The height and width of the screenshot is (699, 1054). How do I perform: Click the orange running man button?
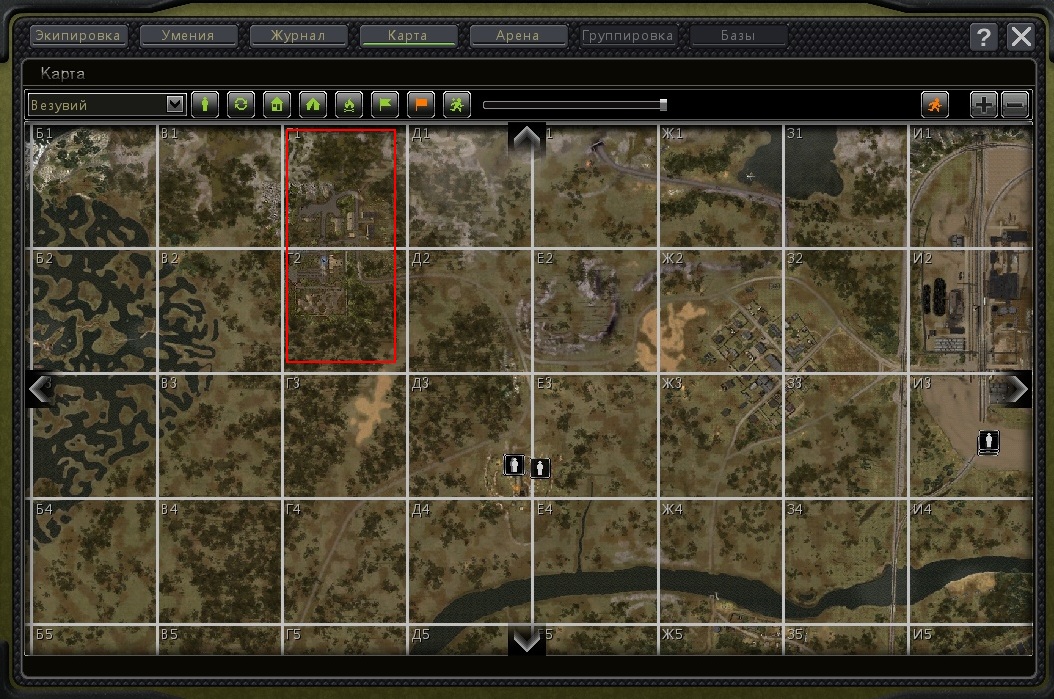[x=935, y=103]
